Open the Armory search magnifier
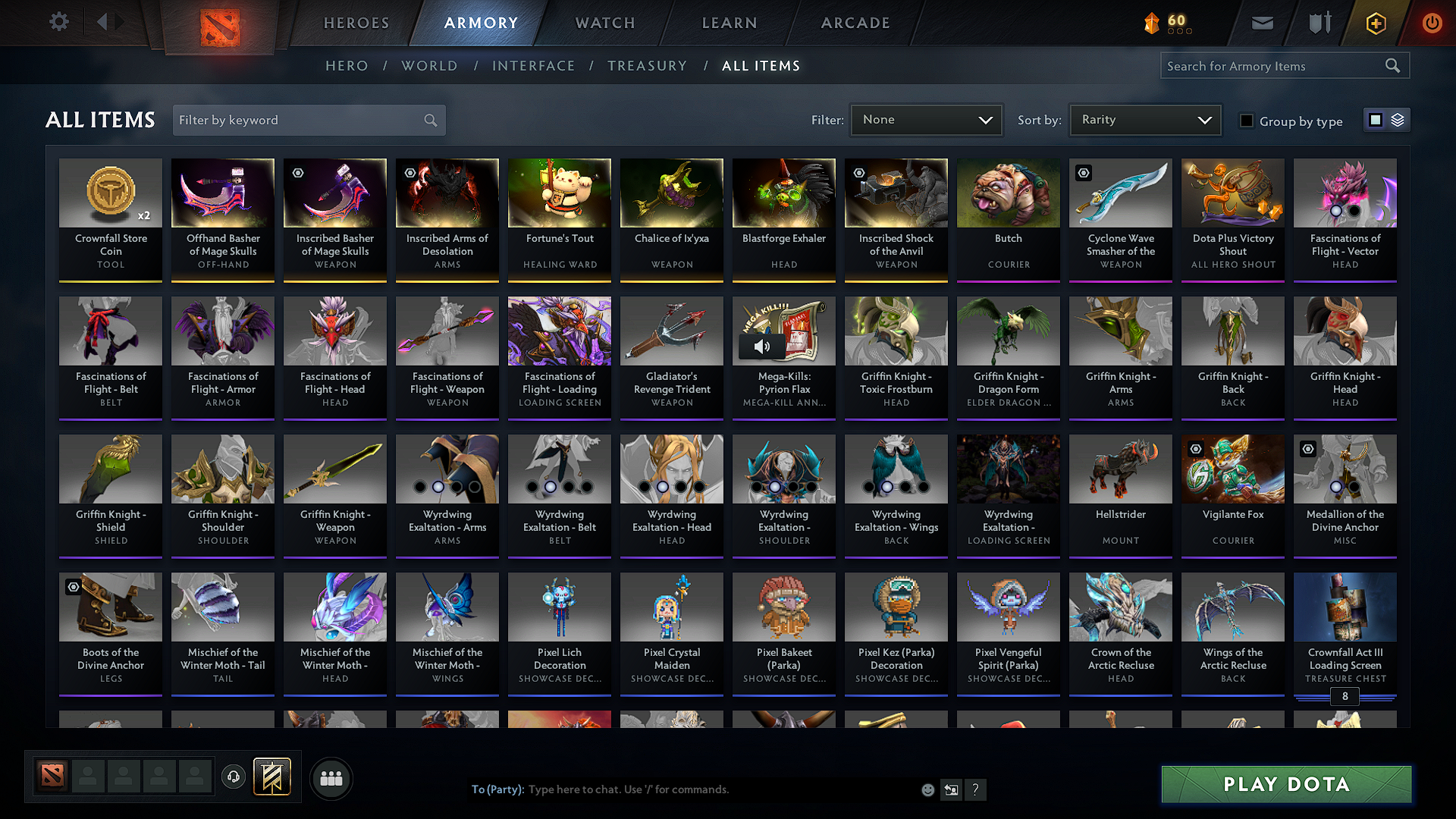Viewport: 1456px width, 819px height. click(1393, 65)
